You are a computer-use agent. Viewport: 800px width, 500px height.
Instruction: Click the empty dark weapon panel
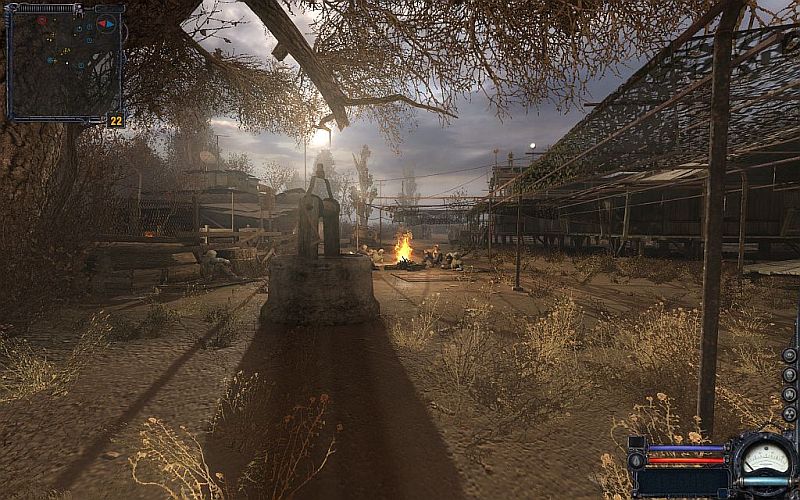click(x=680, y=482)
